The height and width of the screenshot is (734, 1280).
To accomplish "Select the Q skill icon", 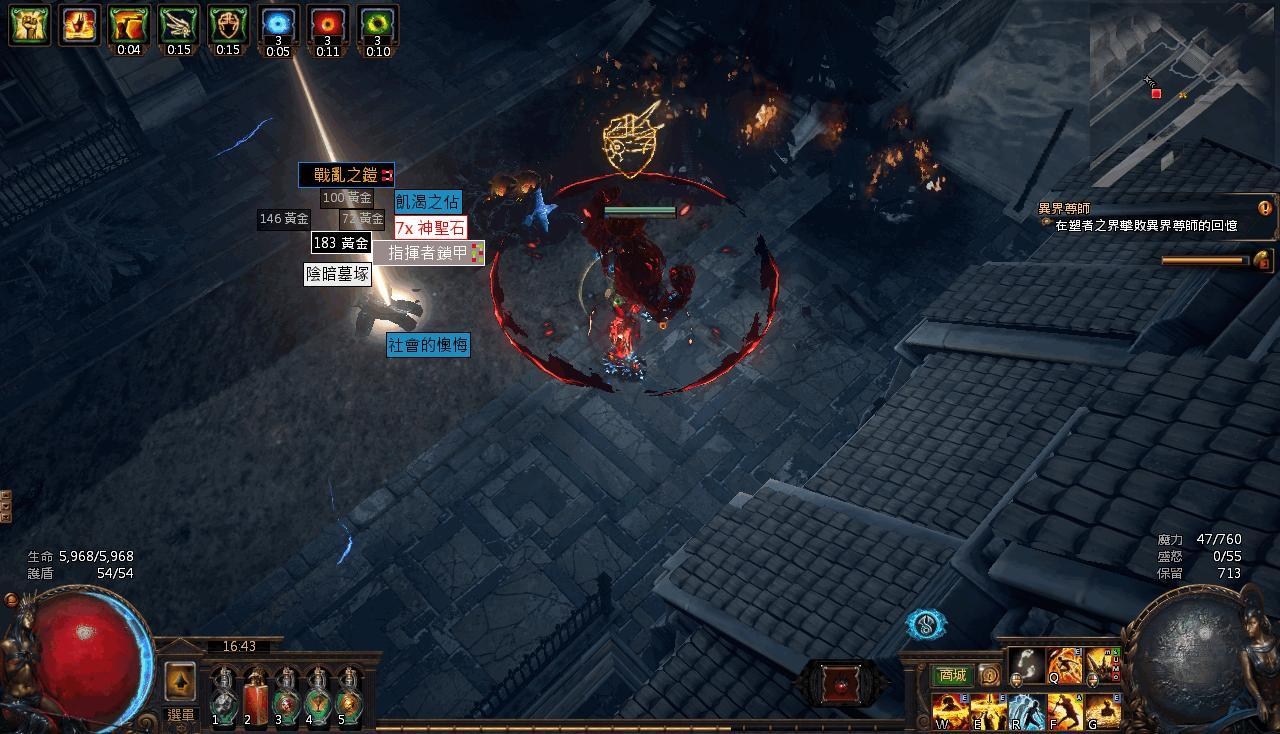I will point(1062,666).
